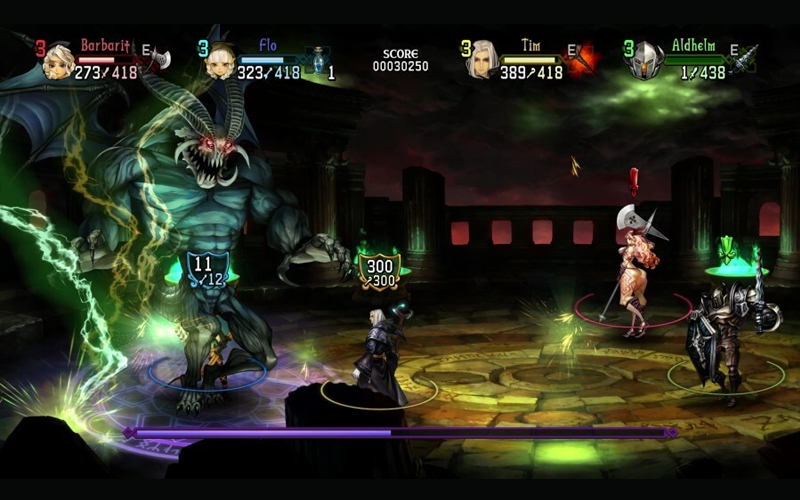800x500 pixels.
Task: Select Barbarit's character portrait
Action: 59,60
